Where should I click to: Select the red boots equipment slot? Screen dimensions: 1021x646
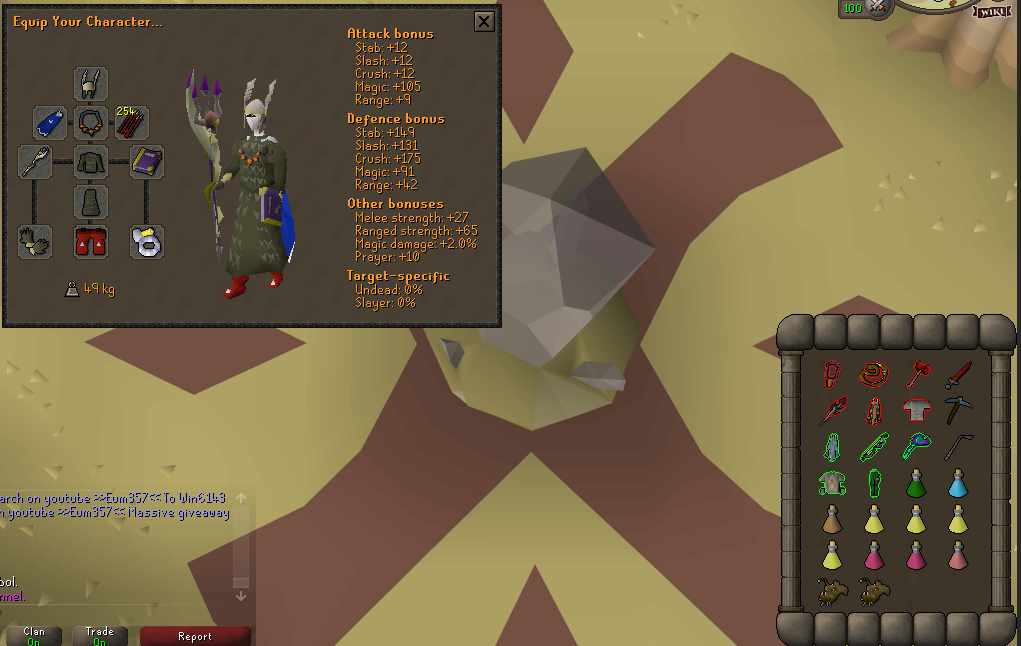(91, 242)
